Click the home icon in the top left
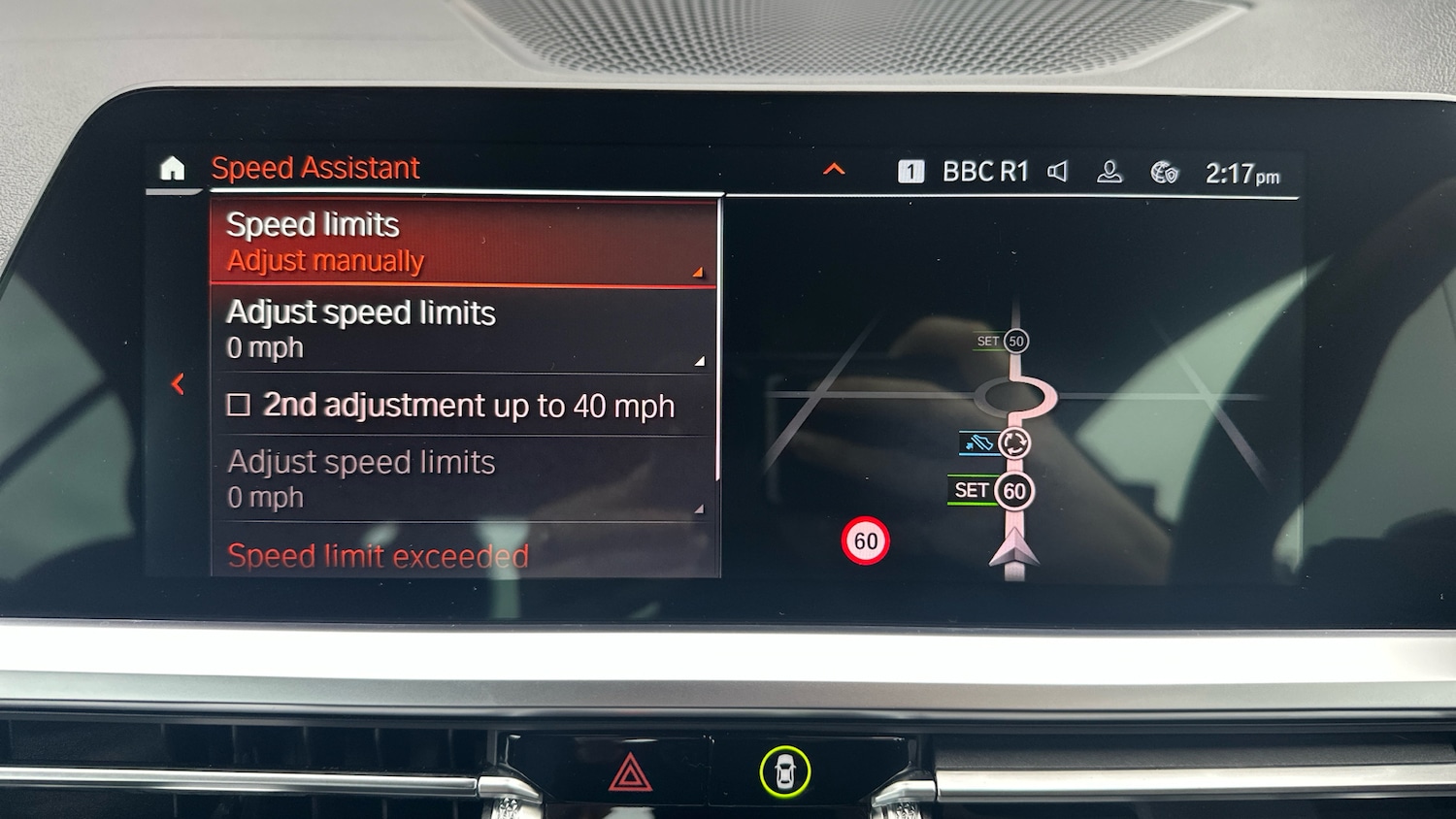1456x819 pixels. click(x=174, y=169)
